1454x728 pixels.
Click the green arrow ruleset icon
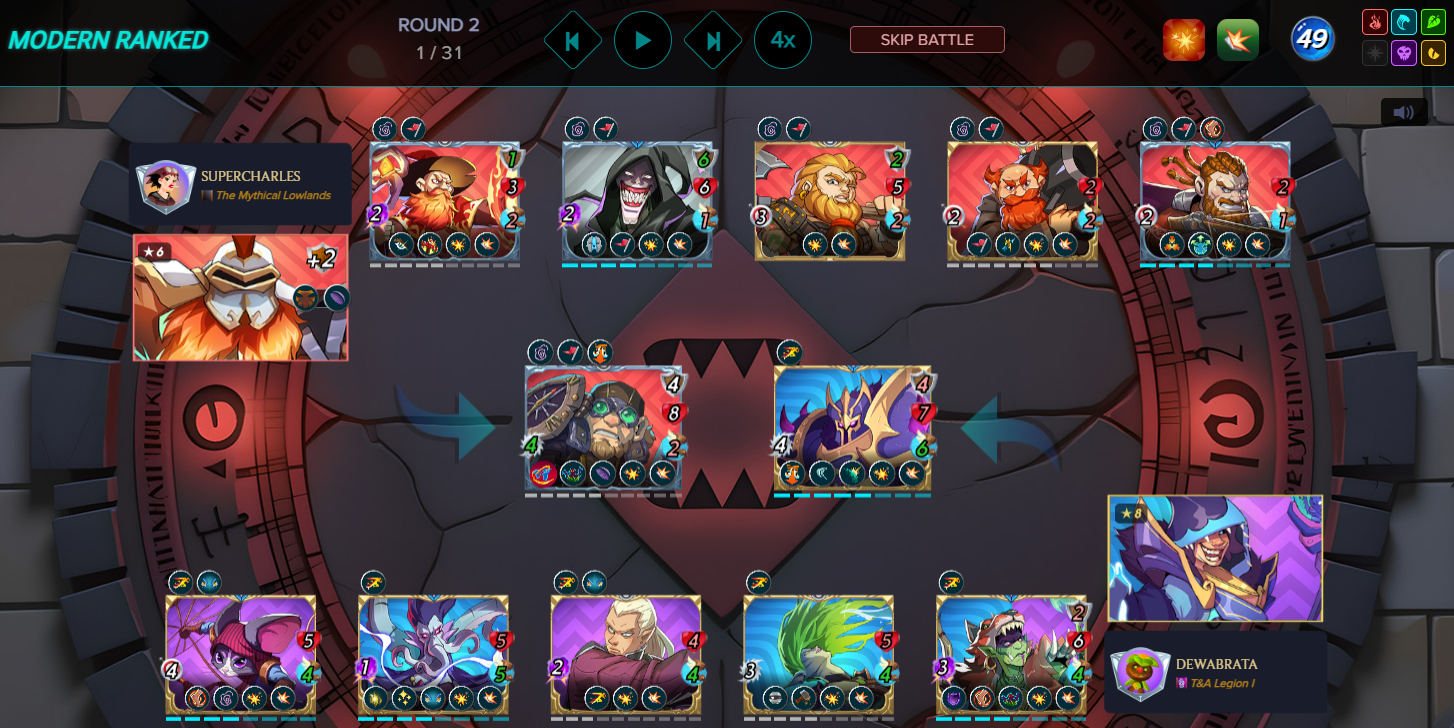click(x=1238, y=39)
